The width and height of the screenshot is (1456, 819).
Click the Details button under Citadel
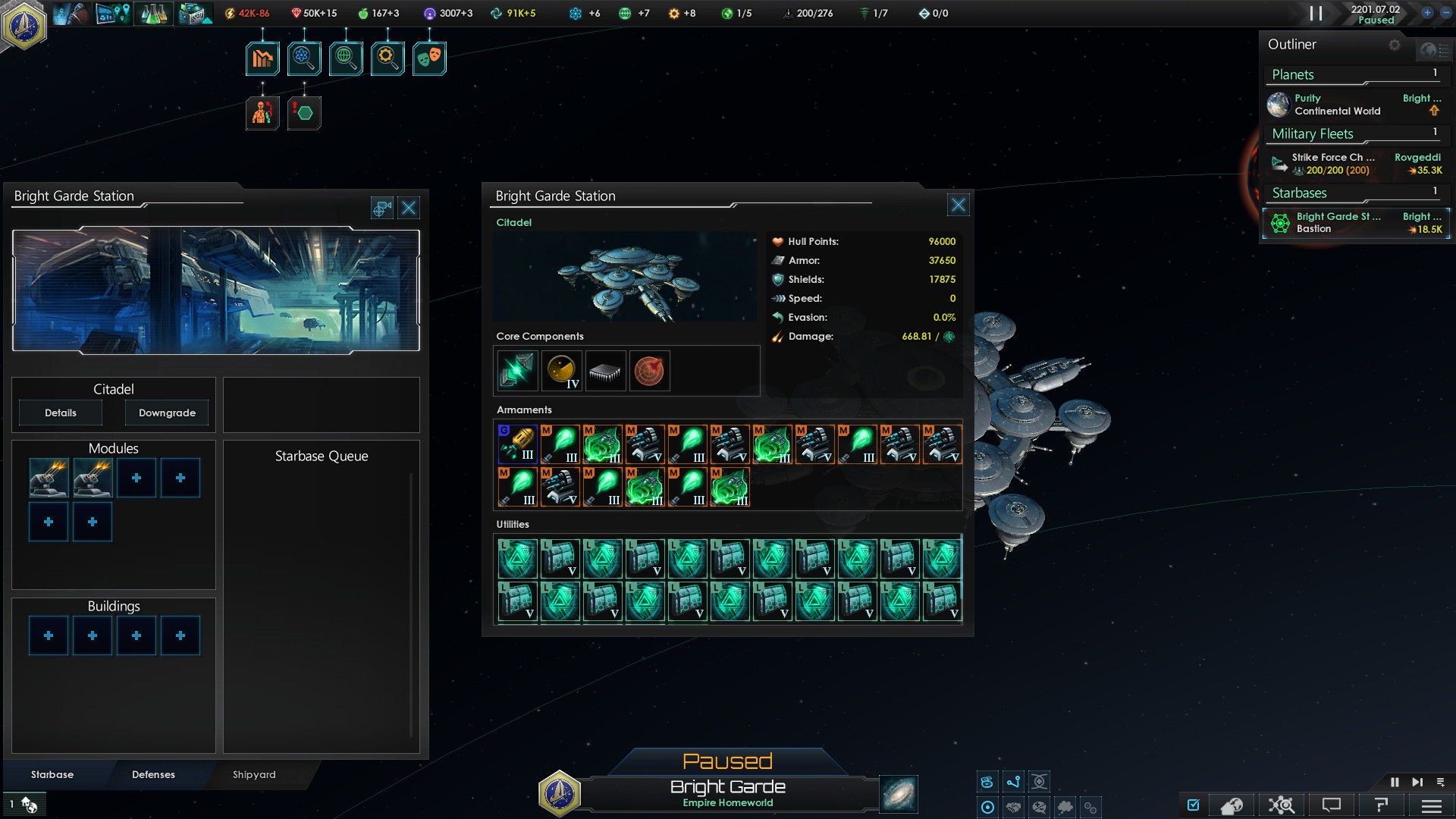(60, 413)
